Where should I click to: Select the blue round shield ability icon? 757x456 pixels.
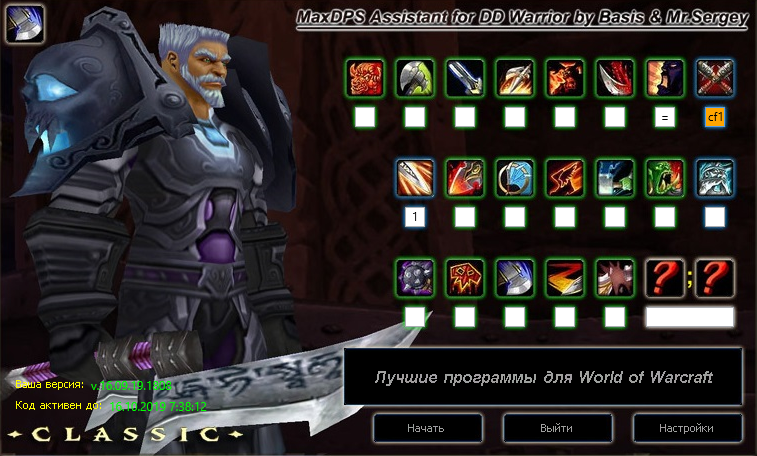point(515,177)
